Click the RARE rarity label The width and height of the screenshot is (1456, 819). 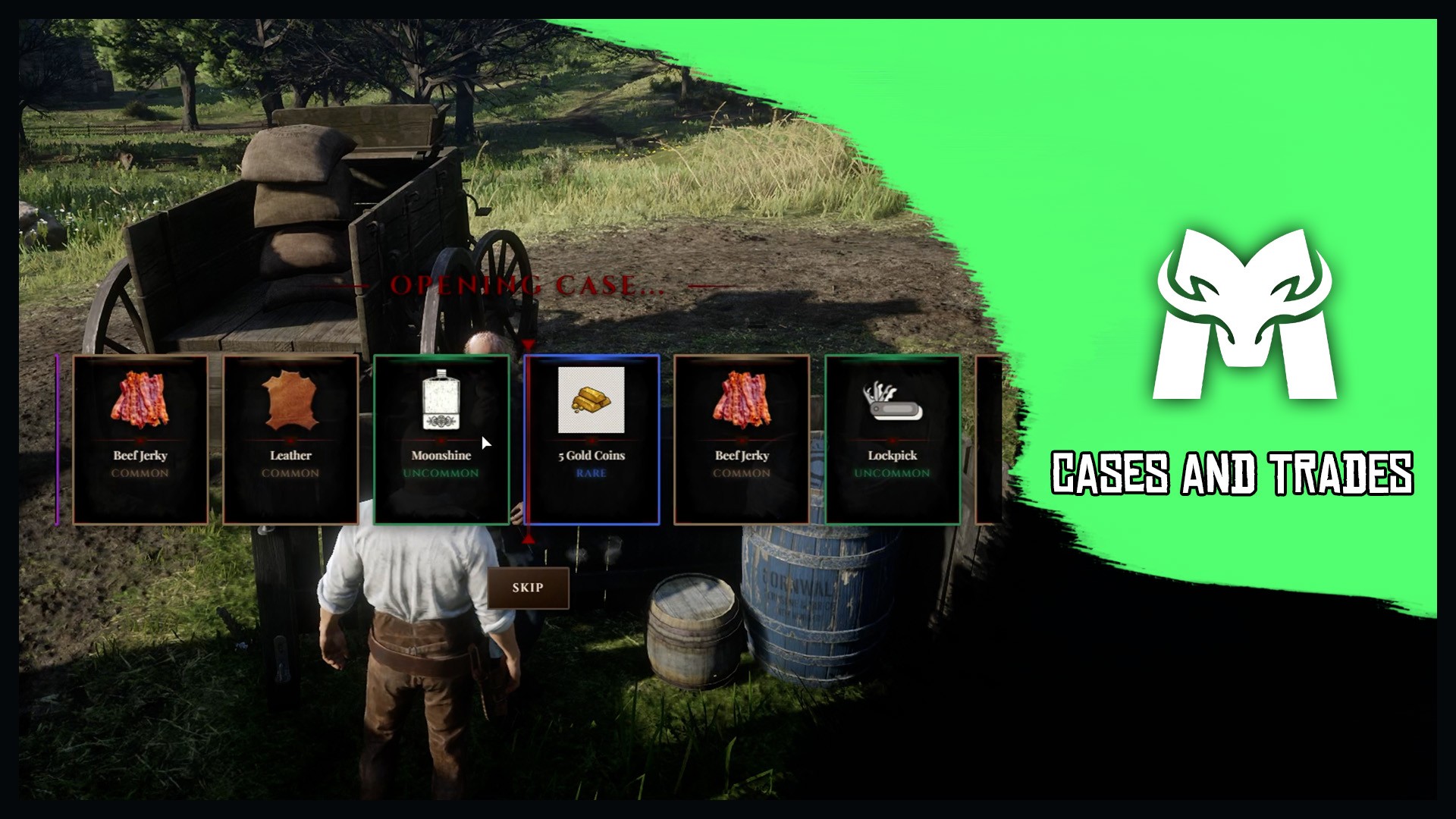(x=591, y=474)
